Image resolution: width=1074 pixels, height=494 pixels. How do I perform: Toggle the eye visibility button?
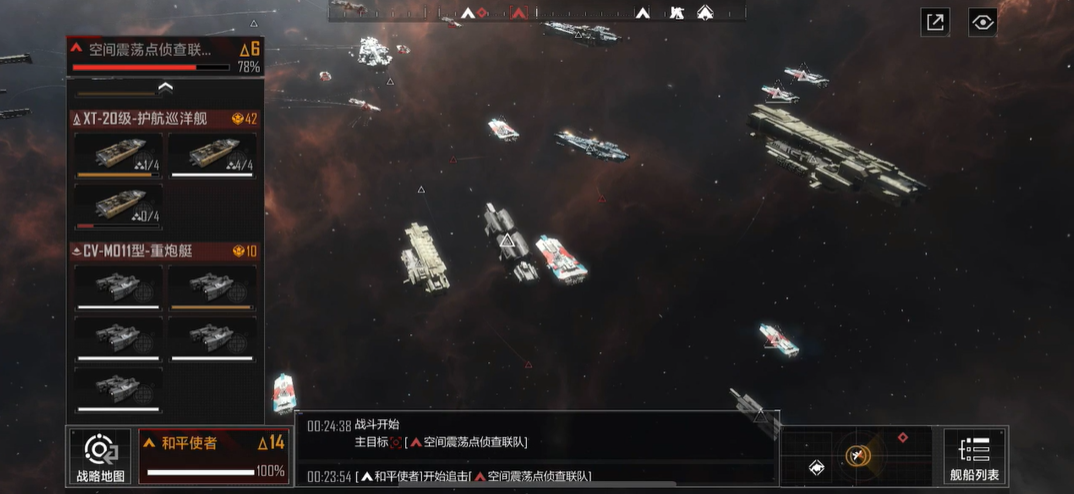[x=983, y=23]
